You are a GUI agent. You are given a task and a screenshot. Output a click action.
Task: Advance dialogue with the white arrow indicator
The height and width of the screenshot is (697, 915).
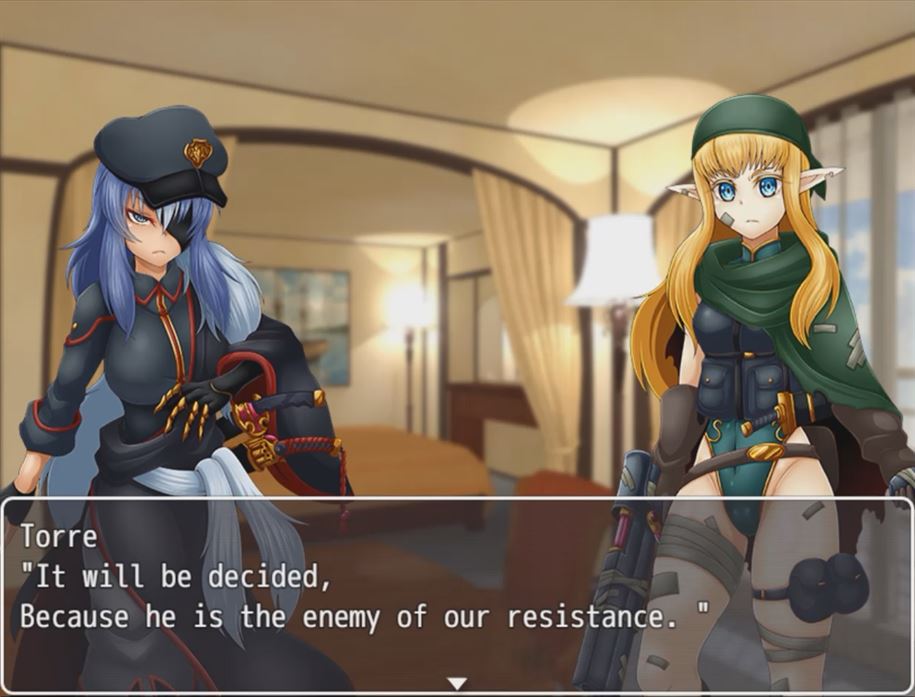coord(457,684)
